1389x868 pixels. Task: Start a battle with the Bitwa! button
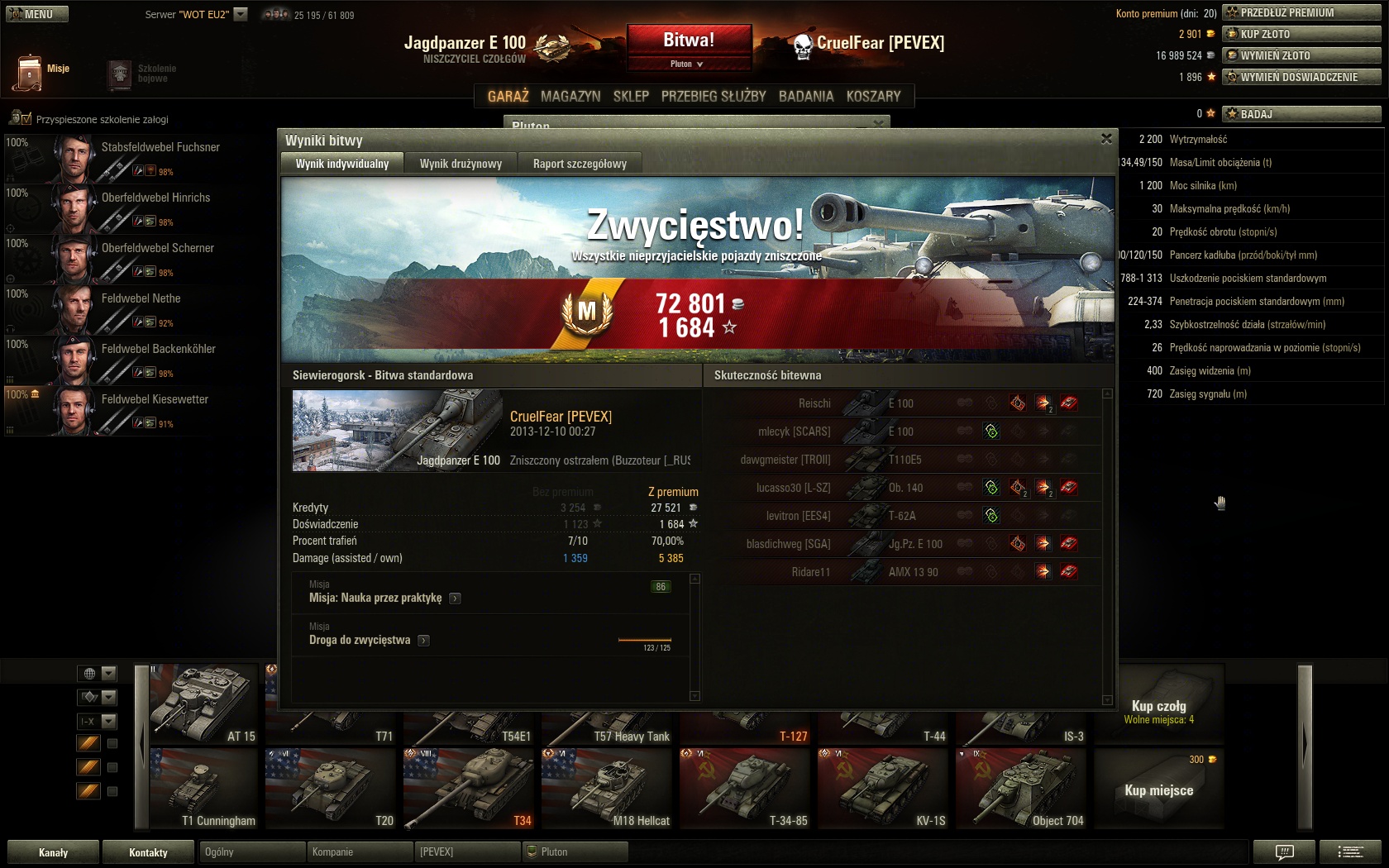(x=689, y=41)
